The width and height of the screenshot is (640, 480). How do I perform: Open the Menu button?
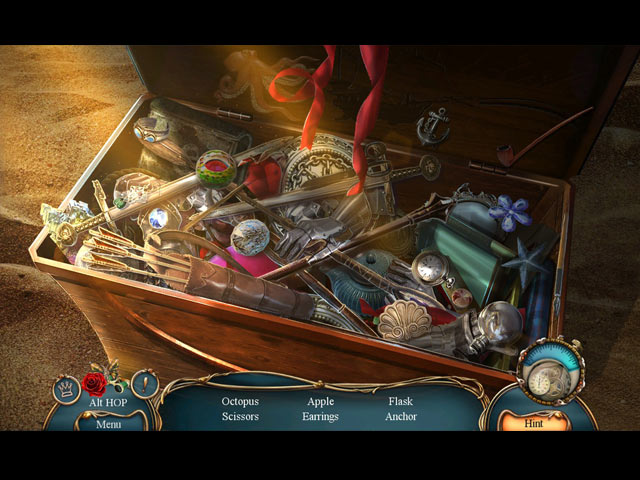pos(108,423)
